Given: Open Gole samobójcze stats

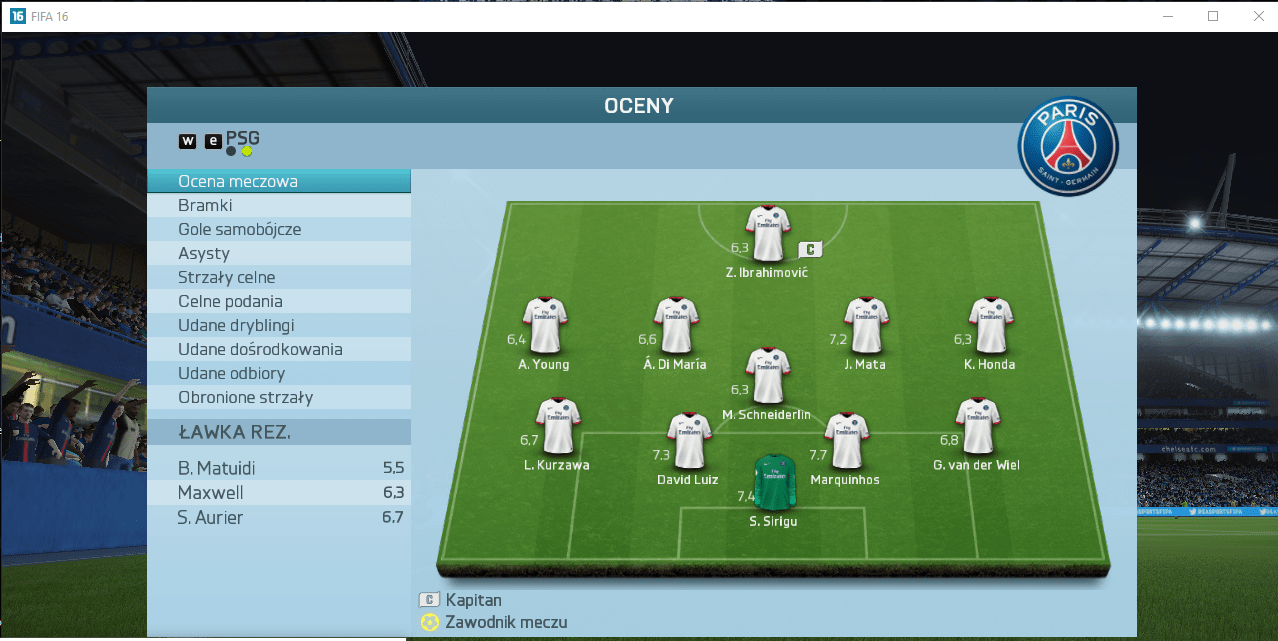Looking at the screenshot, I should tap(278, 230).
